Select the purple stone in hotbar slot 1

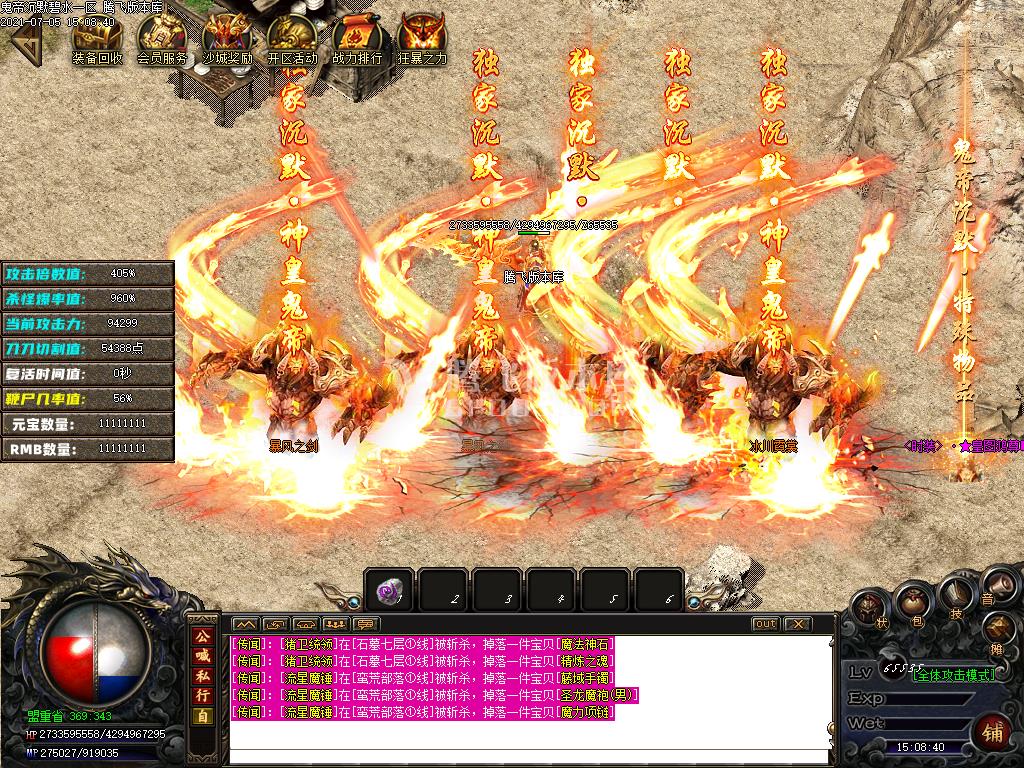point(390,593)
